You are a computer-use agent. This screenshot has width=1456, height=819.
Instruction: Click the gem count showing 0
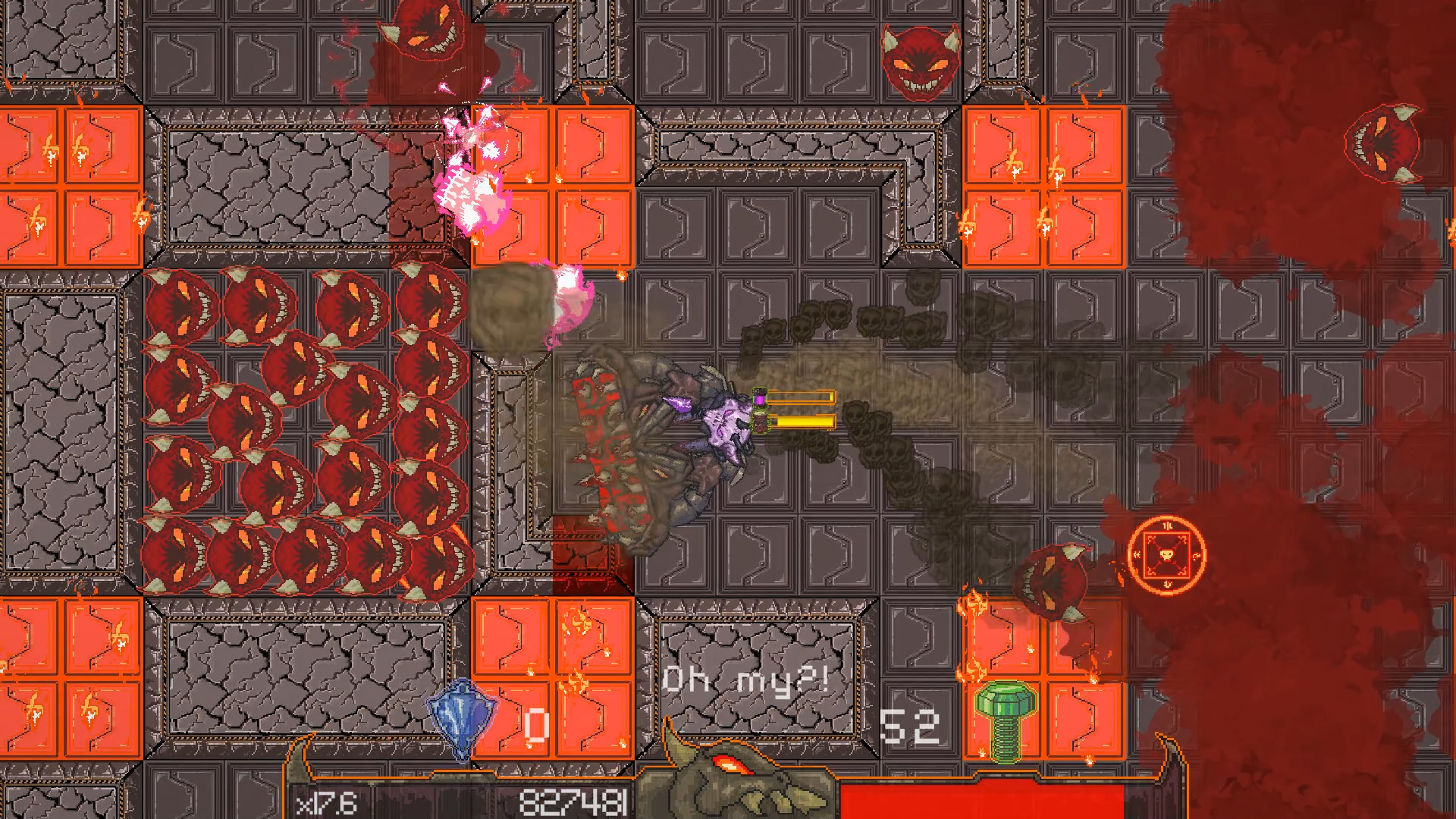(536, 724)
